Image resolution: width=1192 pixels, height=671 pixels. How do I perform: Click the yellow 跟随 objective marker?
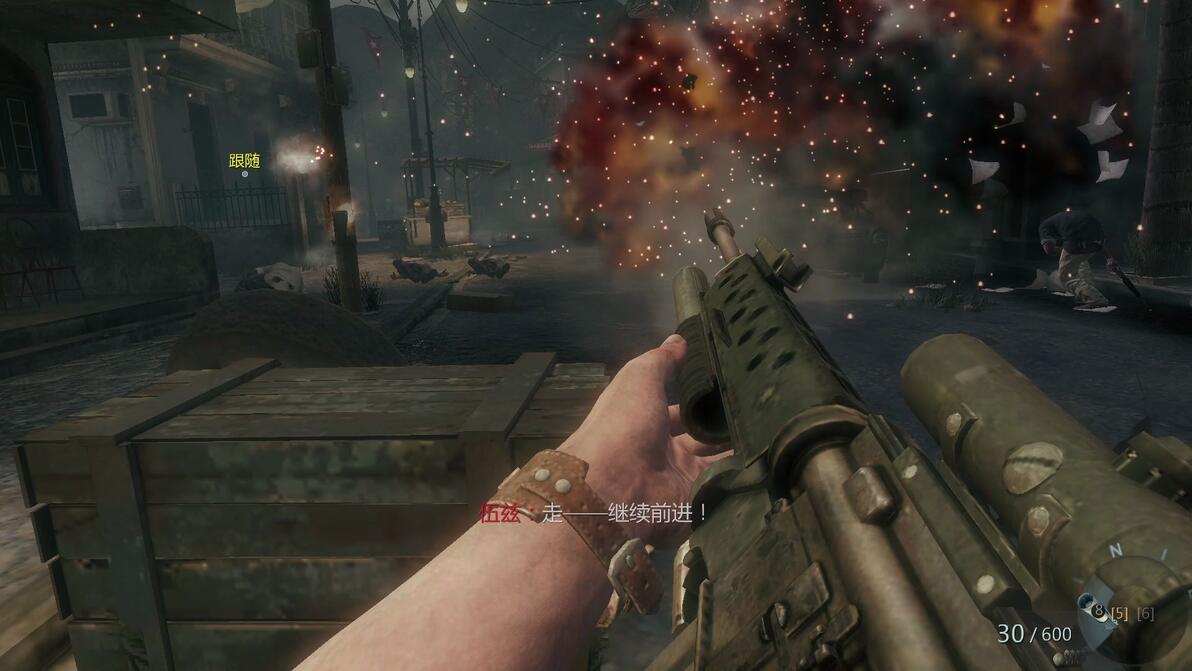(244, 161)
